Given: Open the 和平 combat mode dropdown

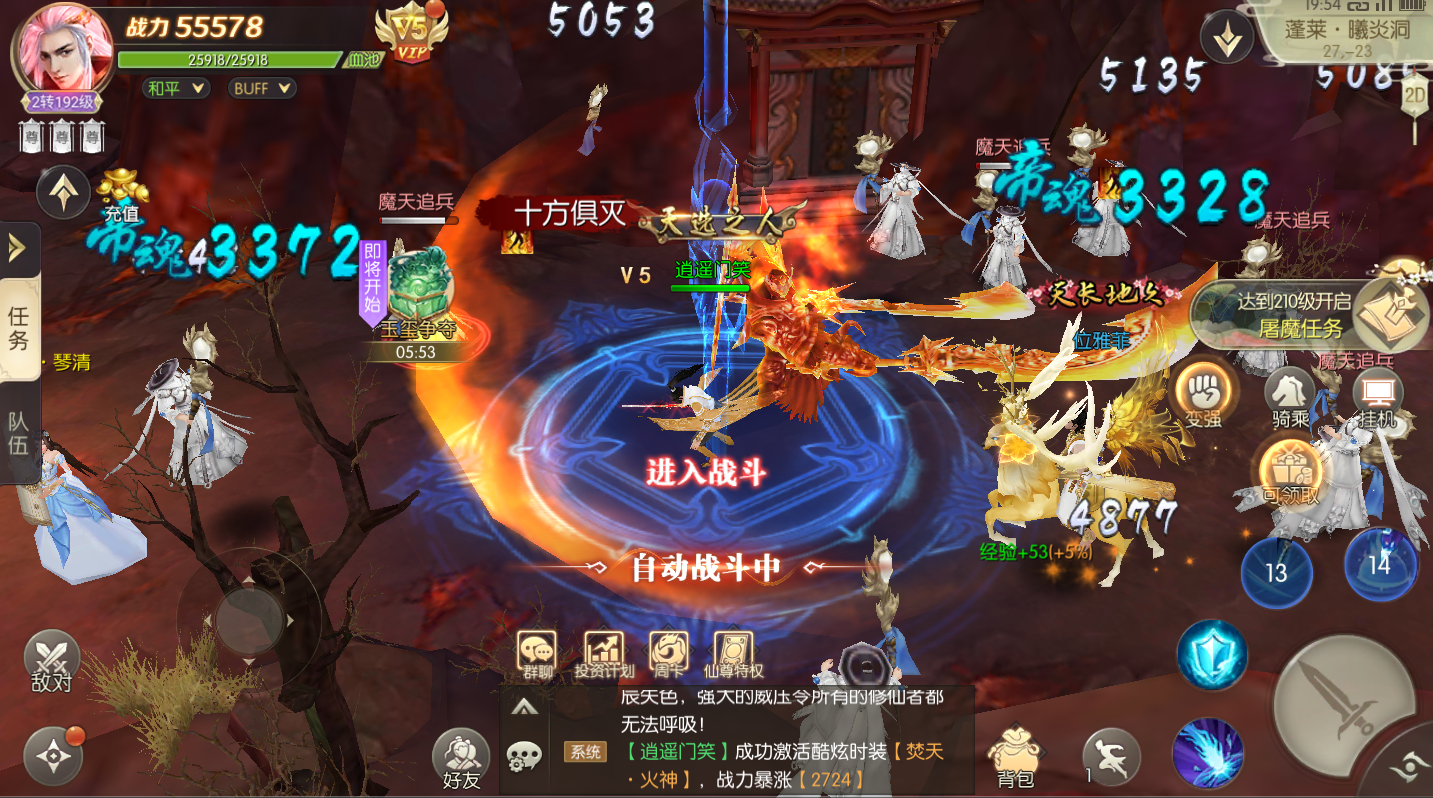Looking at the screenshot, I should point(176,88).
